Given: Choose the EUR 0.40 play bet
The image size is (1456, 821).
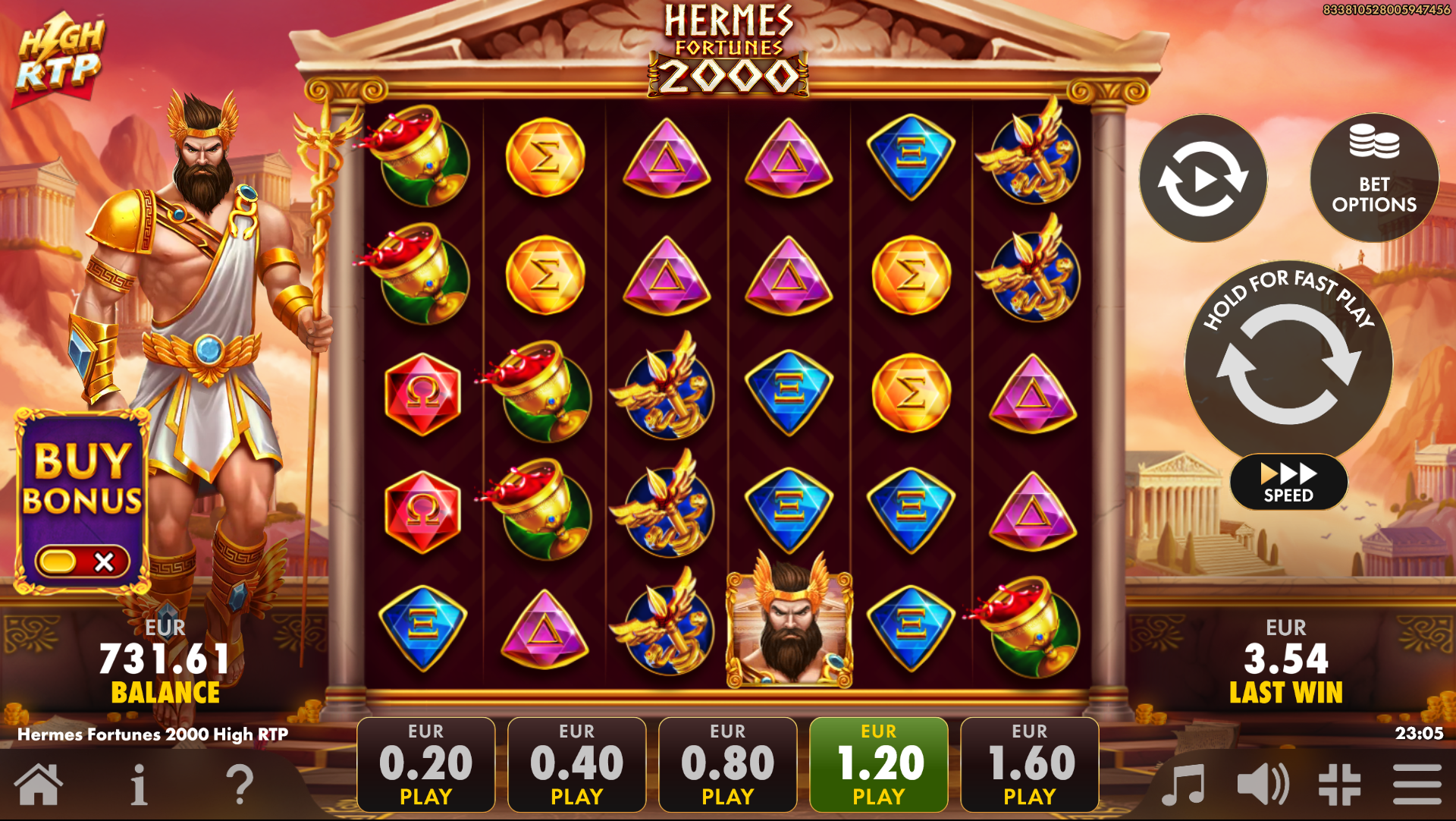Looking at the screenshot, I should [x=576, y=764].
